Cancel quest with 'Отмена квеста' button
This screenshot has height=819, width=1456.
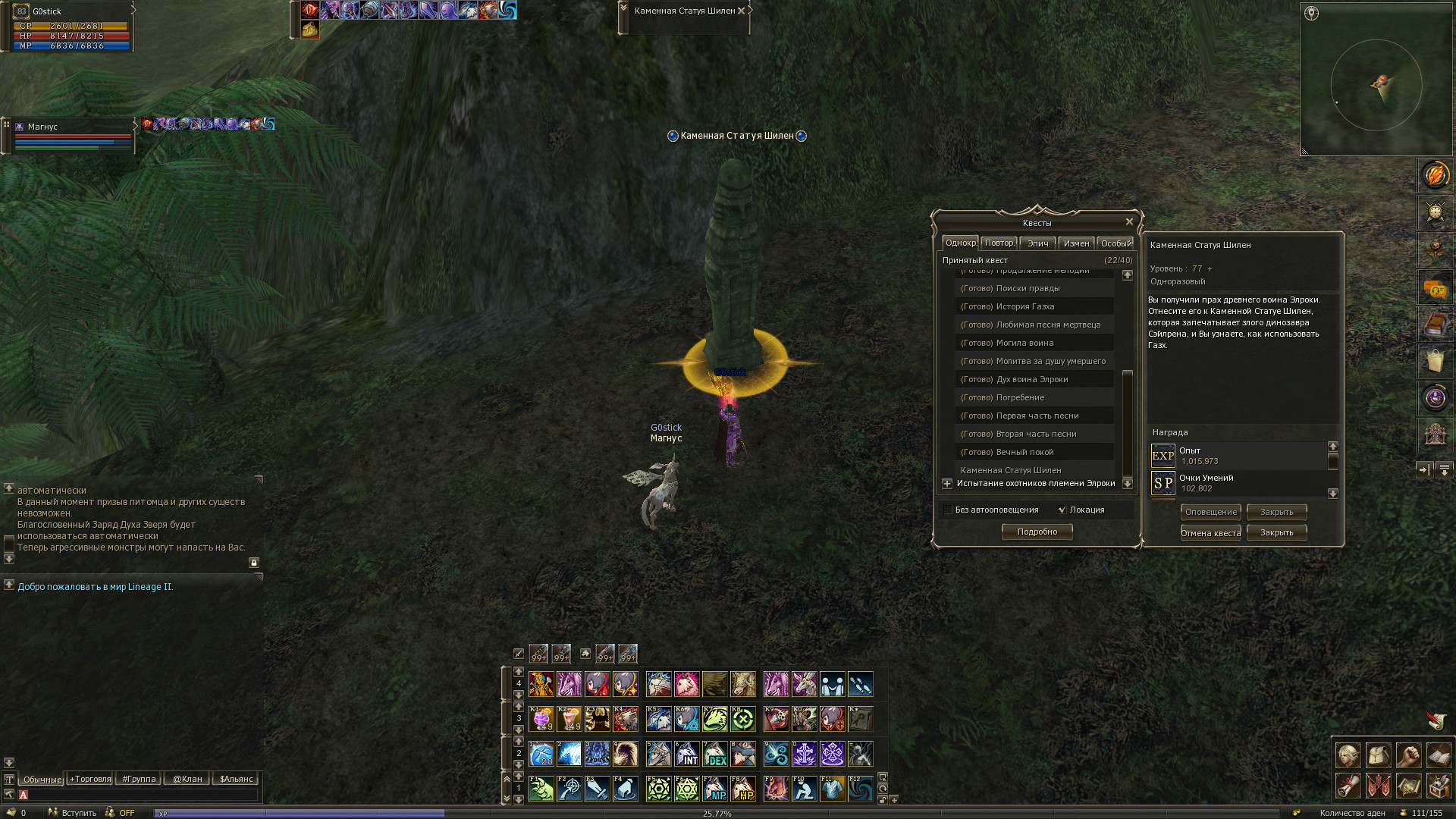click(1210, 533)
